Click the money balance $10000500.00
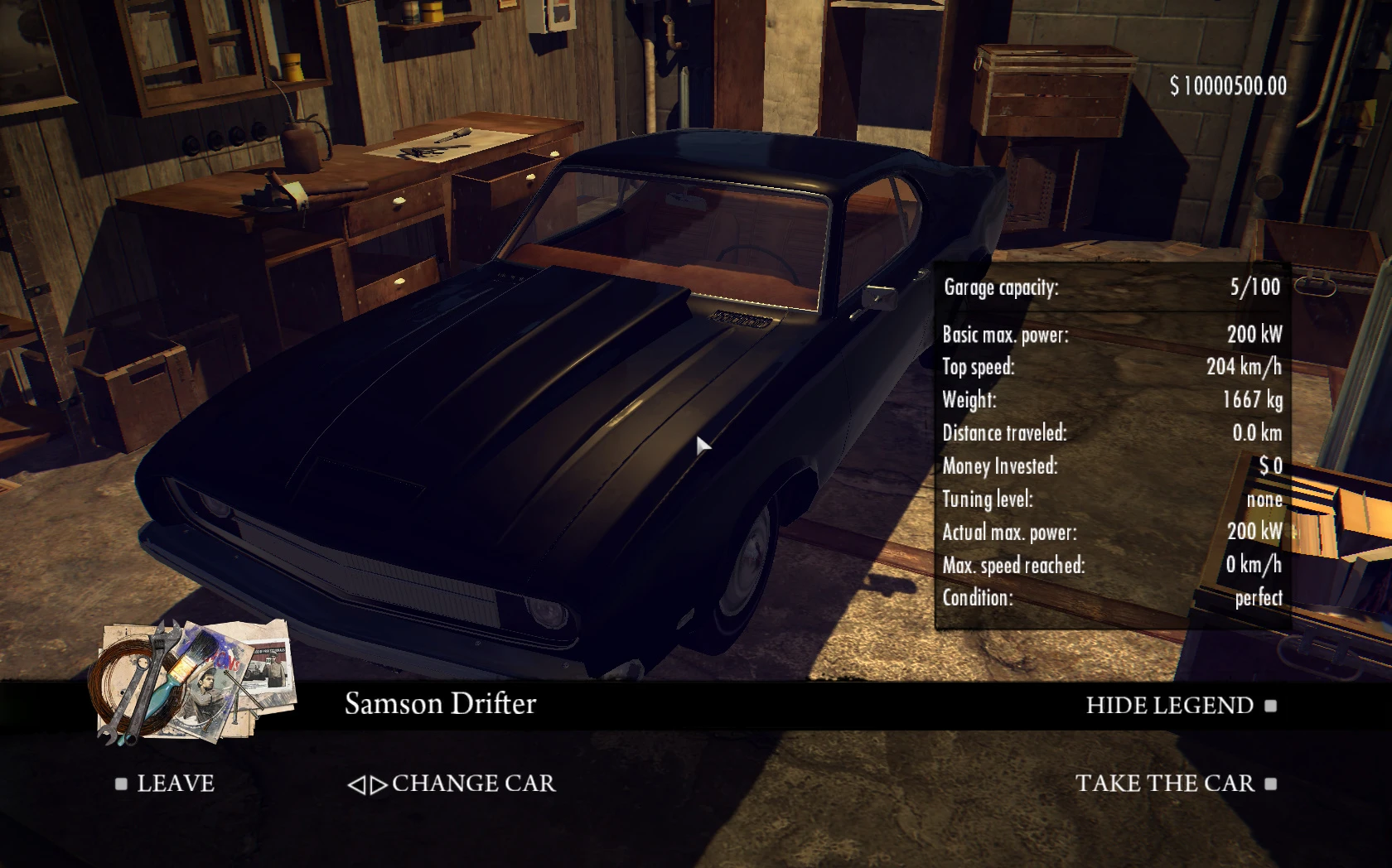Screen dimensions: 1392x868 pos(1226,83)
